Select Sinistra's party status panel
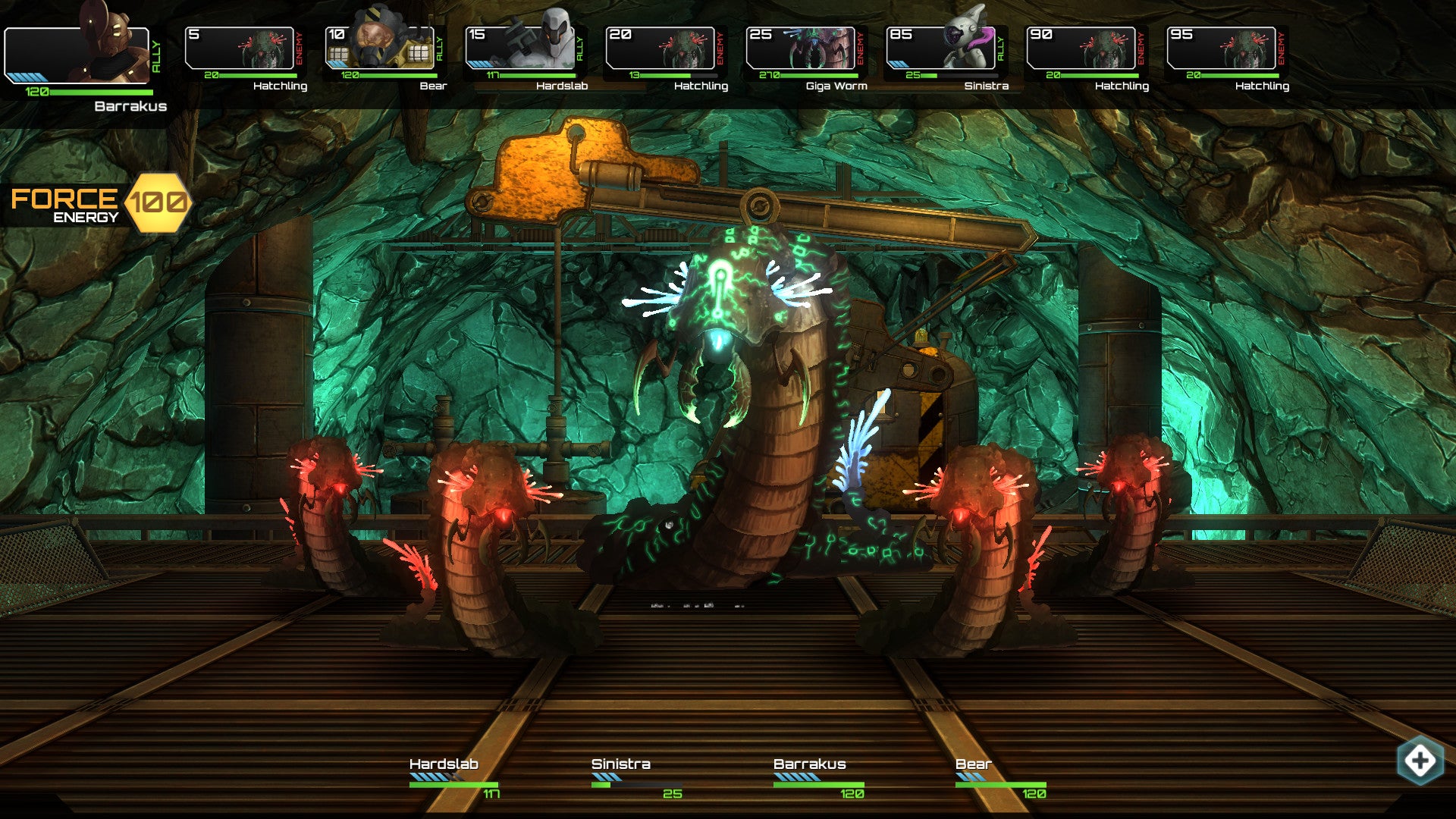 point(636,779)
